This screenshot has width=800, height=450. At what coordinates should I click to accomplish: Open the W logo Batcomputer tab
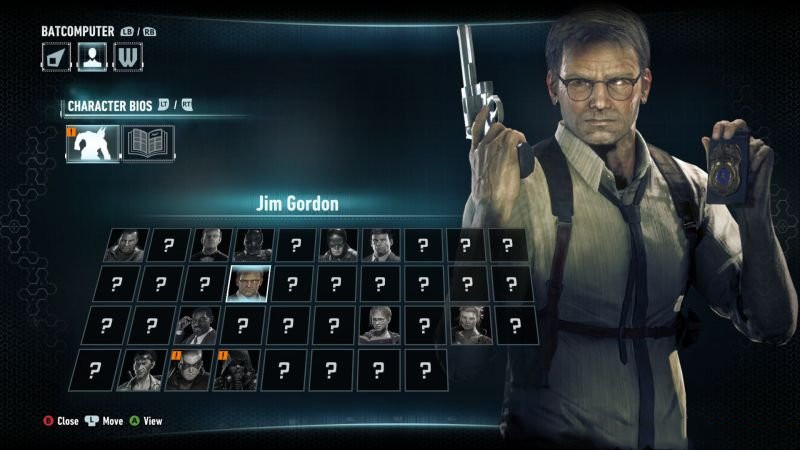coord(127,56)
